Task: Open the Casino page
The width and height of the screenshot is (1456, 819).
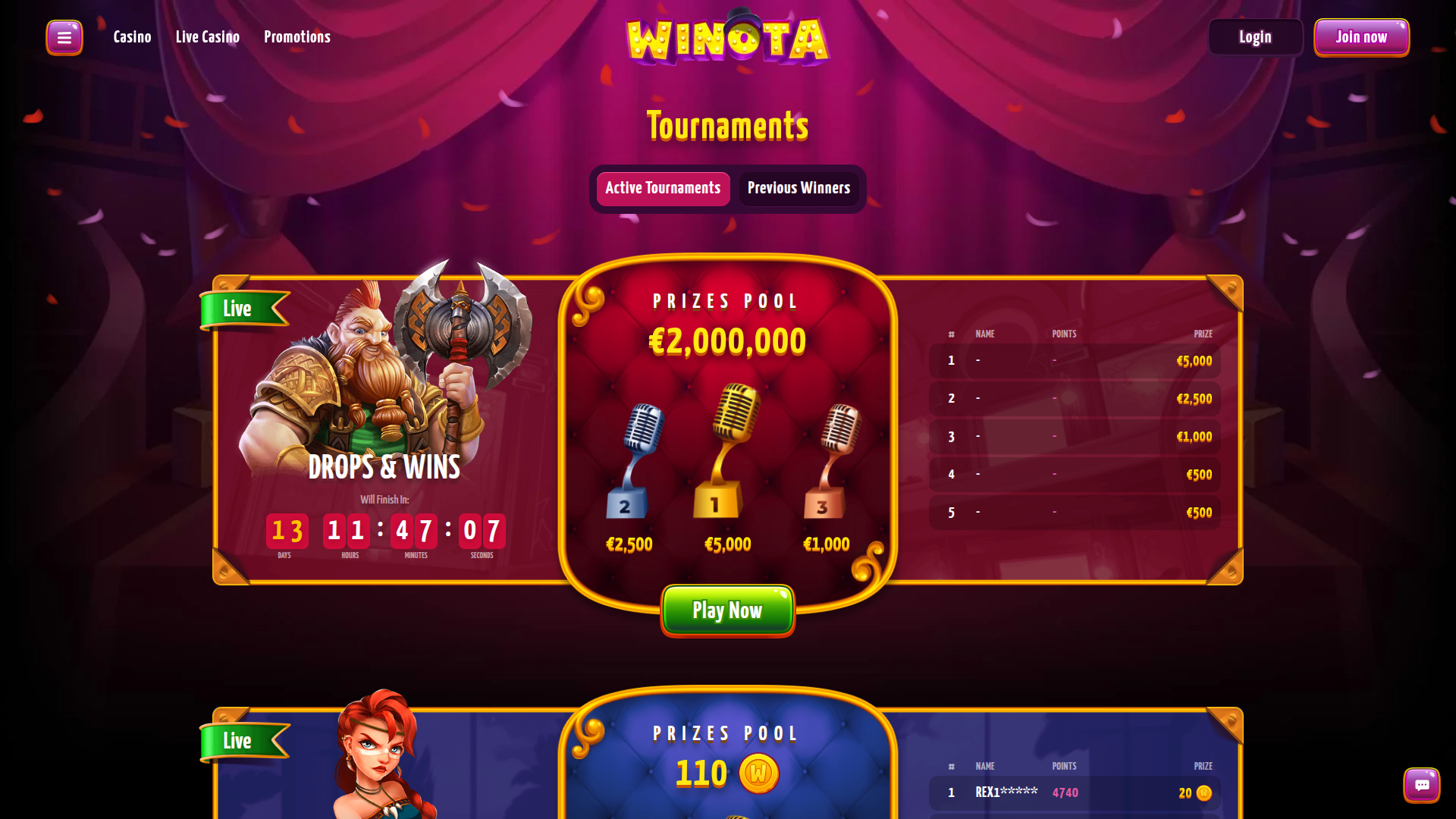Action: click(x=132, y=36)
